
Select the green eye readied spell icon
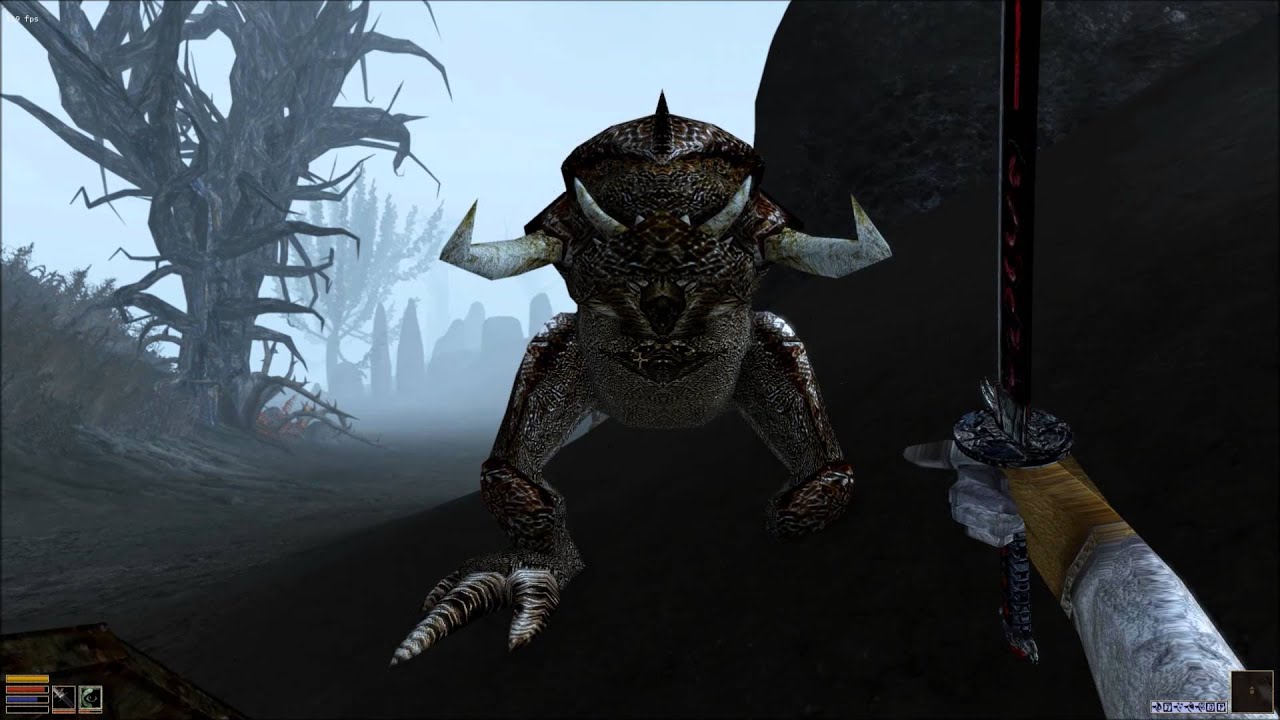point(90,697)
